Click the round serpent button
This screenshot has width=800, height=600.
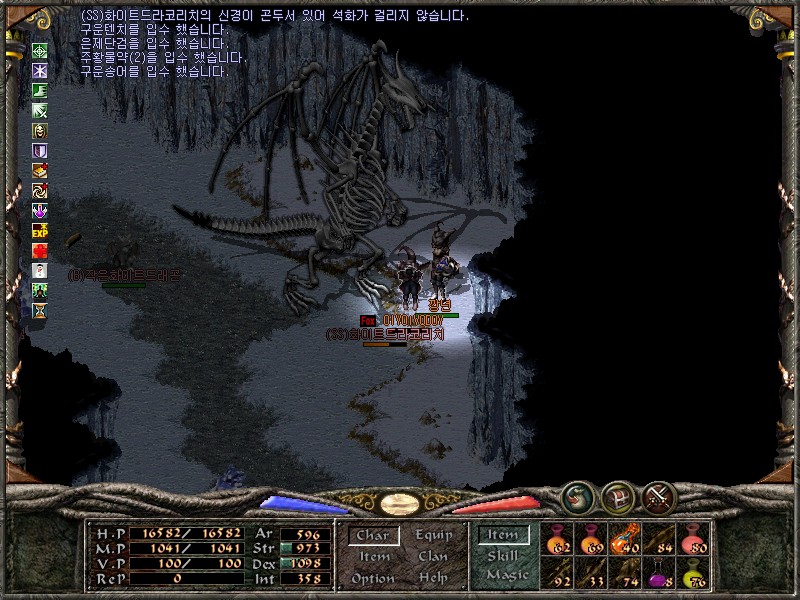[576, 496]
